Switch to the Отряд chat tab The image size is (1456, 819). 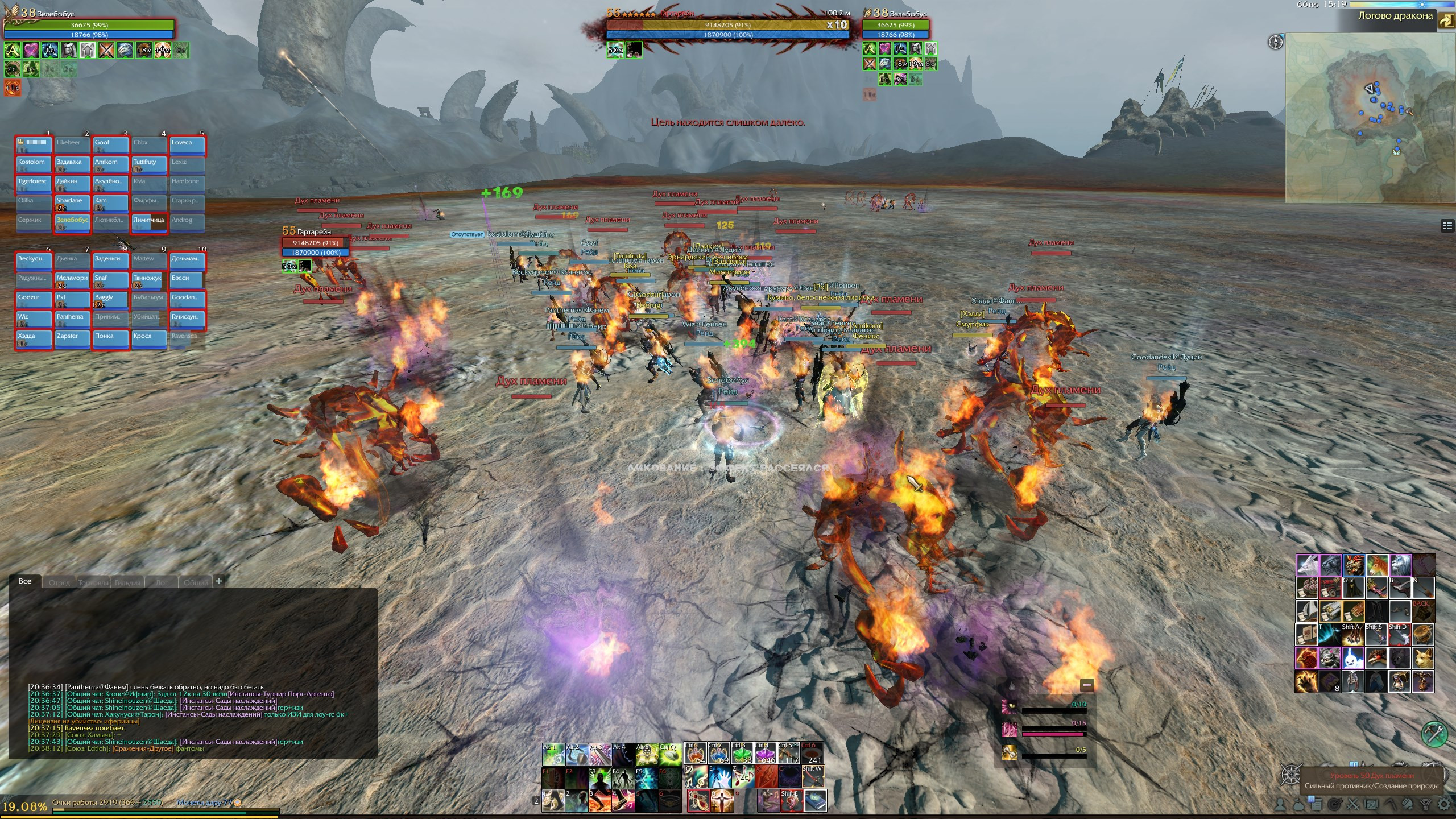pos(59,582)
